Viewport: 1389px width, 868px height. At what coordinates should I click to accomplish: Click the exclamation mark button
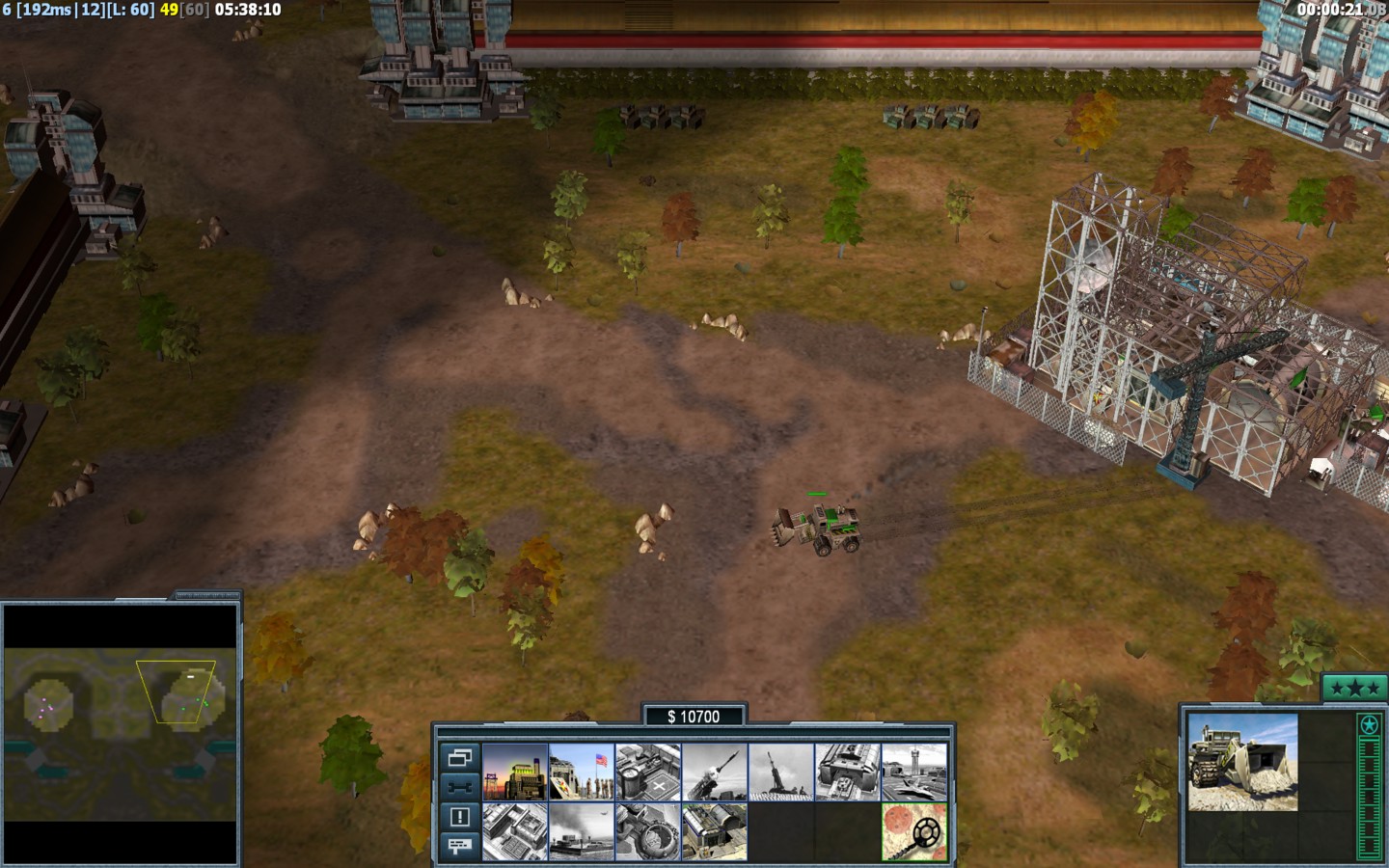459,817
